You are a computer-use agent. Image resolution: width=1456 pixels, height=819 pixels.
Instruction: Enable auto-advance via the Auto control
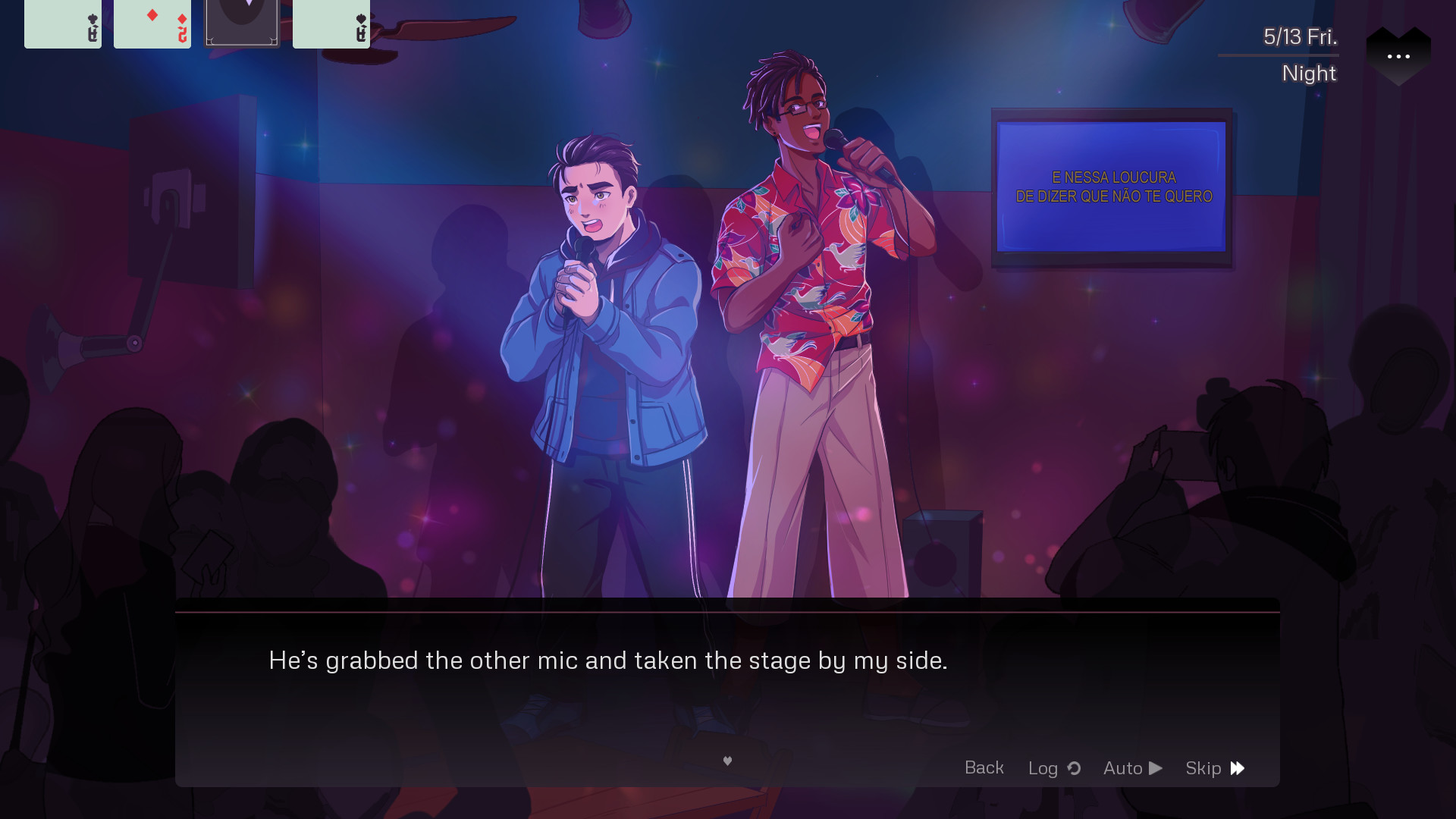(1130, 767)
